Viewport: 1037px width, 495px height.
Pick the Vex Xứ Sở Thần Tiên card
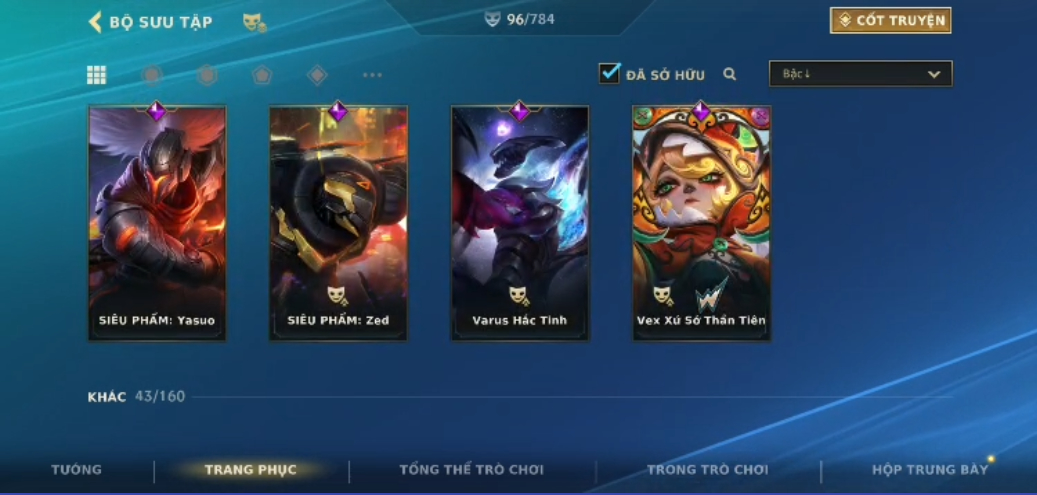click(x=701, y=223)
